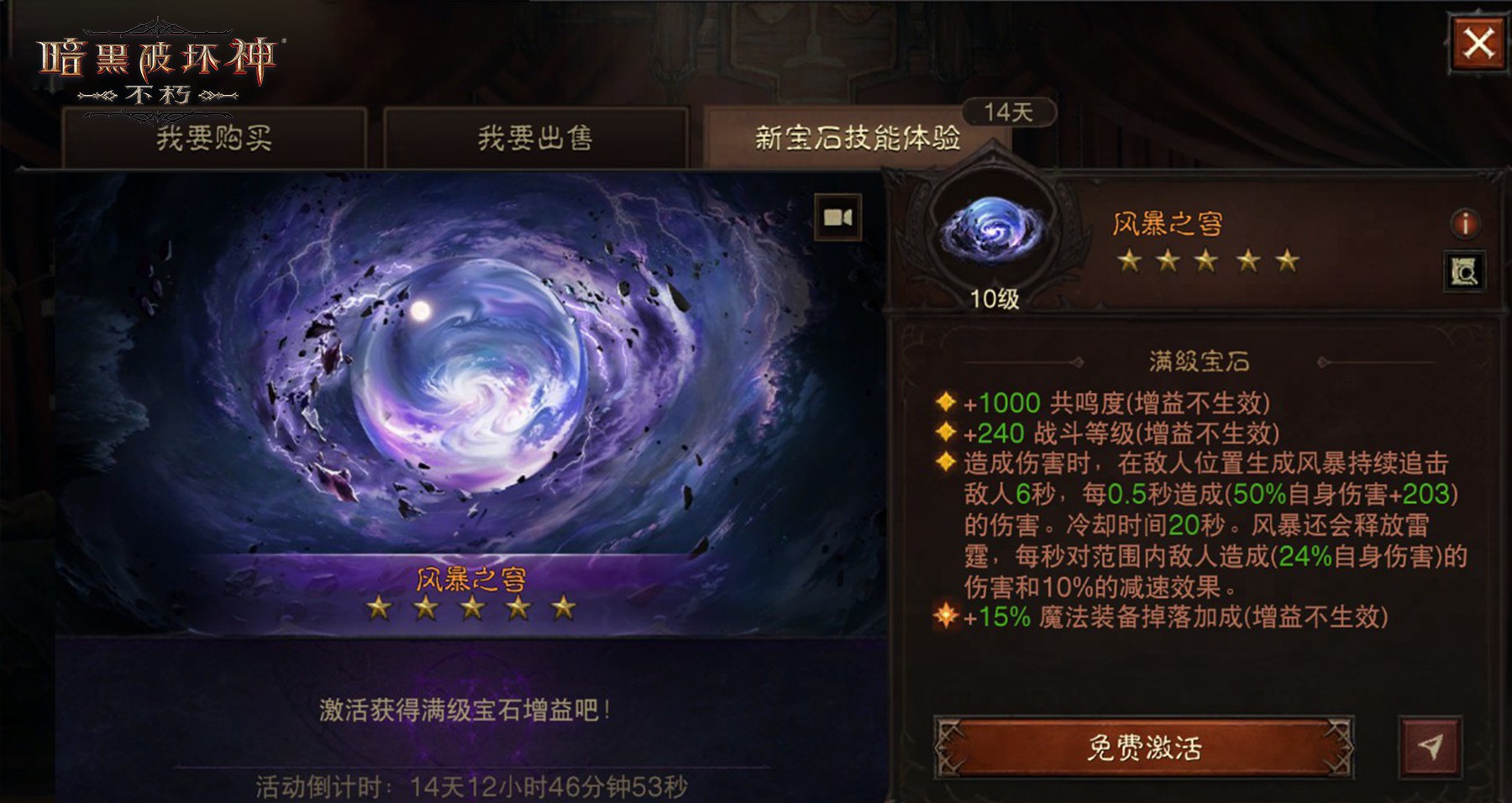This screenshot has height=803, width=1512.
Task: Click the 暗黑破坏神不朽 game logo
Action: coord(155,59)
